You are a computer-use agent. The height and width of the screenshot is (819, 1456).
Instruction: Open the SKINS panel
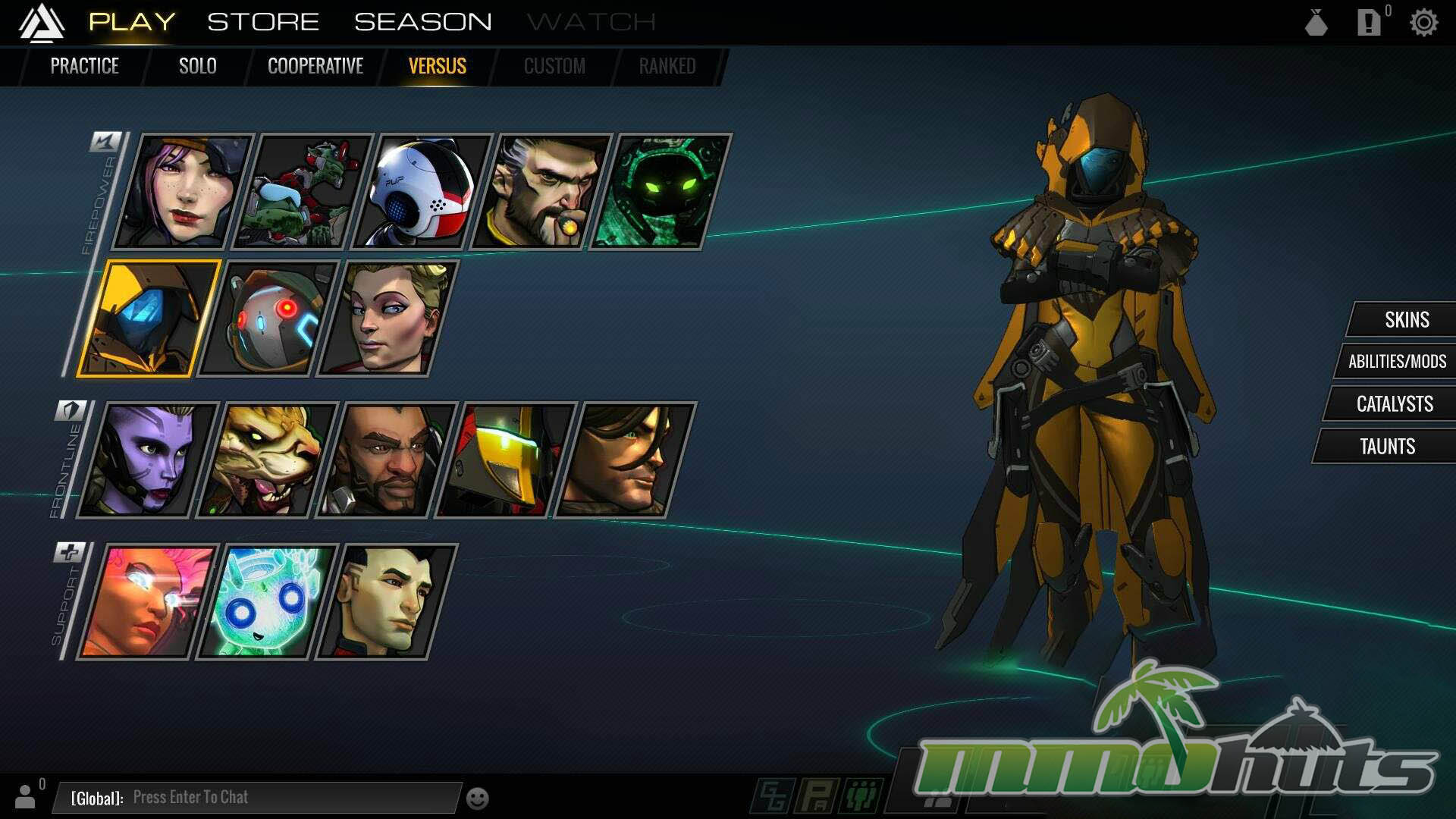point(1406,319)
